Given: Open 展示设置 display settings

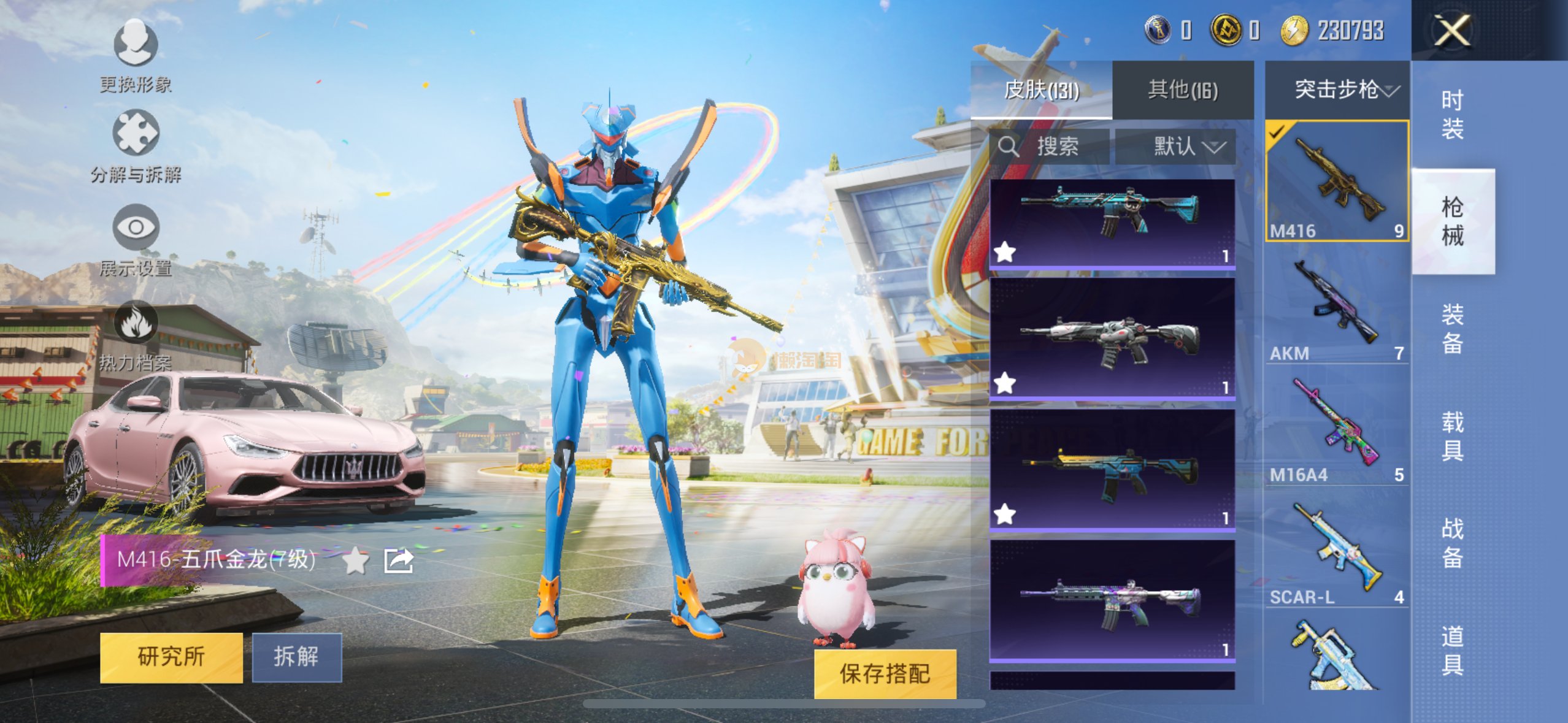Looking at the screenshot, I should (136, 240).
